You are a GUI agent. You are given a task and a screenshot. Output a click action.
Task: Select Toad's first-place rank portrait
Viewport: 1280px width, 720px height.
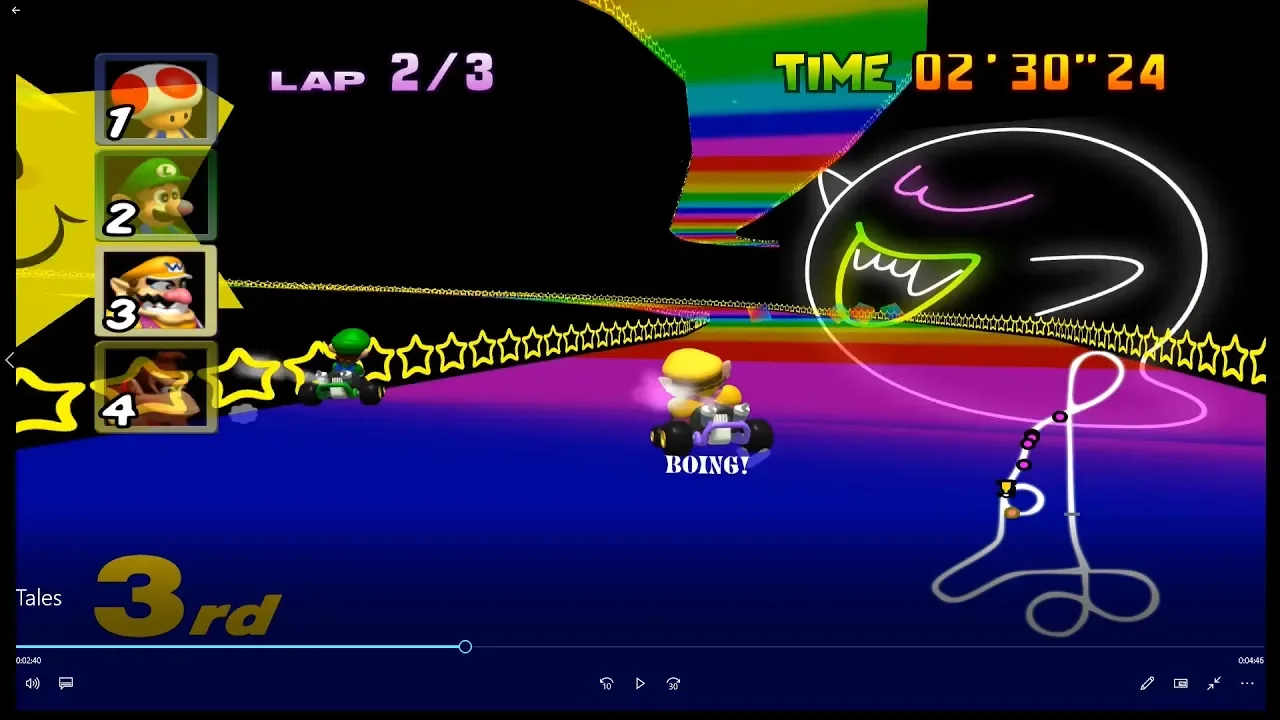[156, 100]
